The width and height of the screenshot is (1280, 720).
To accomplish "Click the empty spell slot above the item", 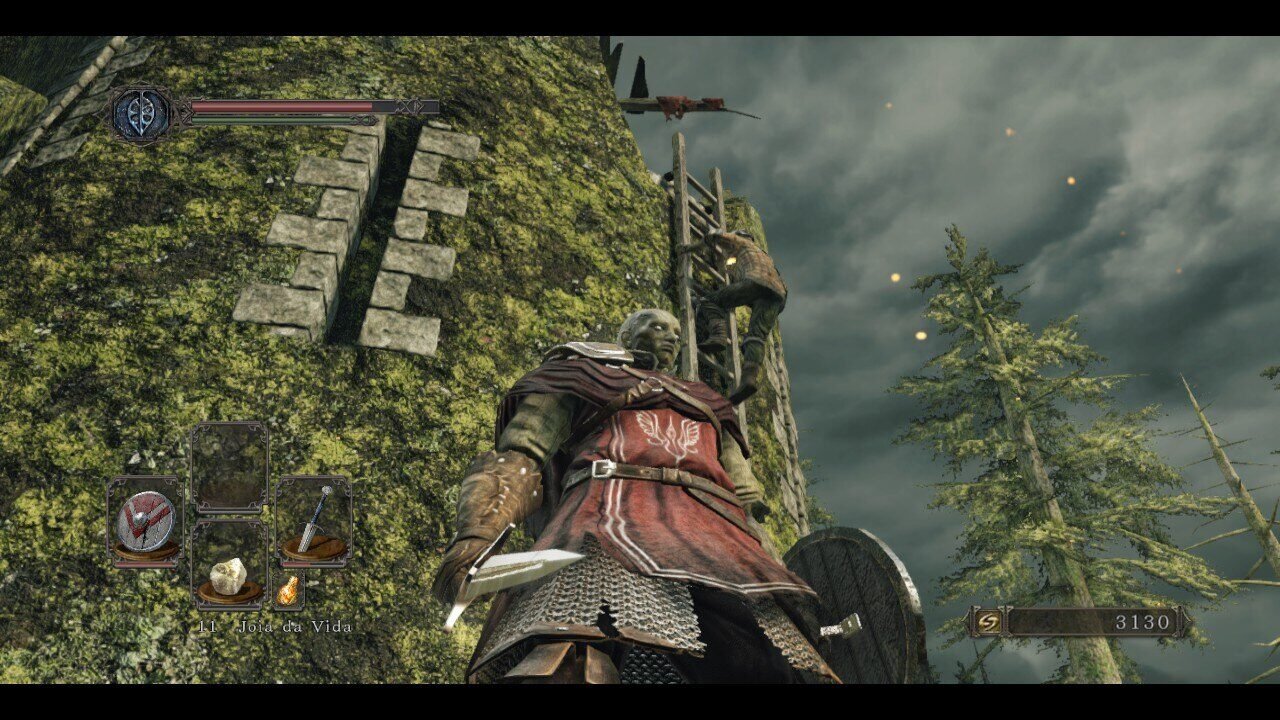I will (229, 467).
